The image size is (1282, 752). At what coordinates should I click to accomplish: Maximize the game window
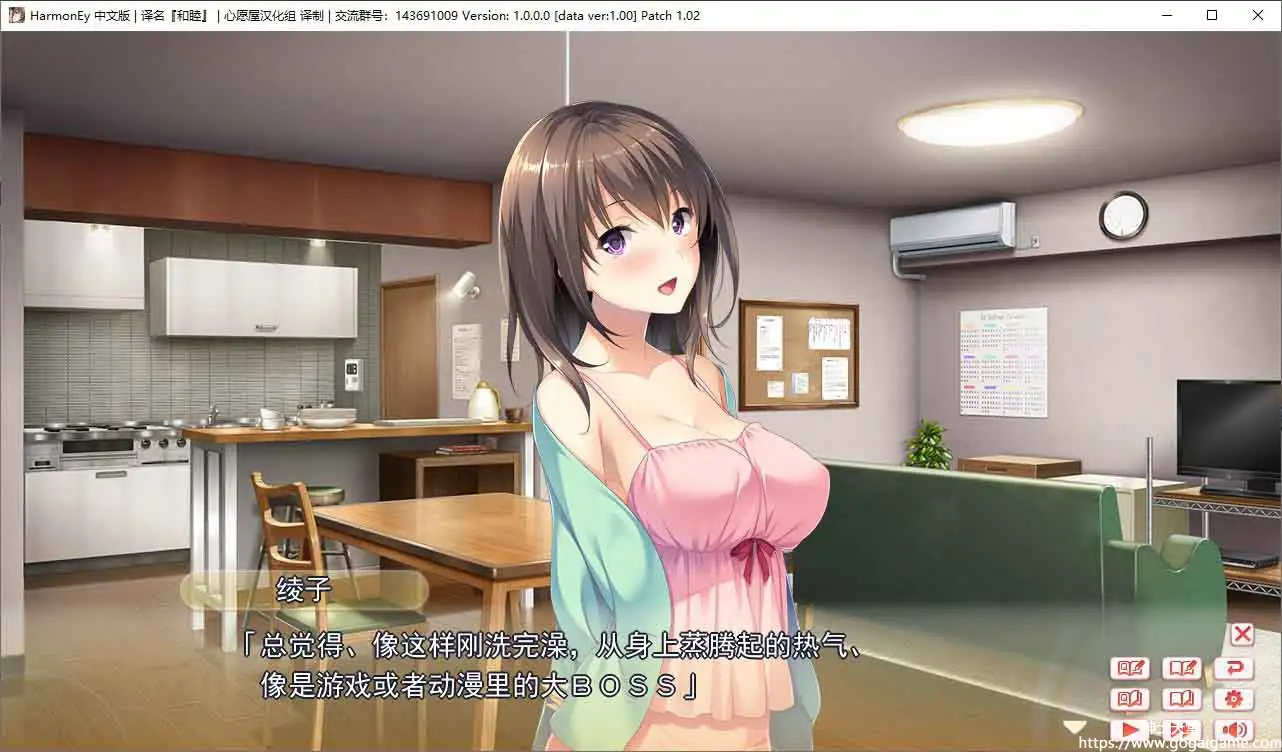(1212, 15)
